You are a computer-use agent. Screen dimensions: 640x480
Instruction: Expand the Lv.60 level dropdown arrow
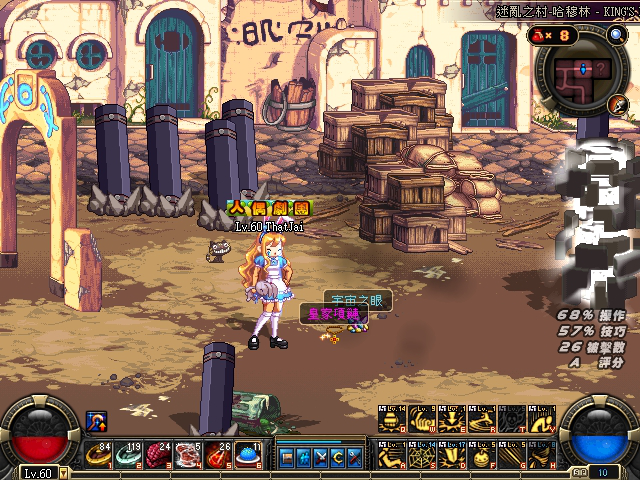[63, 474]
